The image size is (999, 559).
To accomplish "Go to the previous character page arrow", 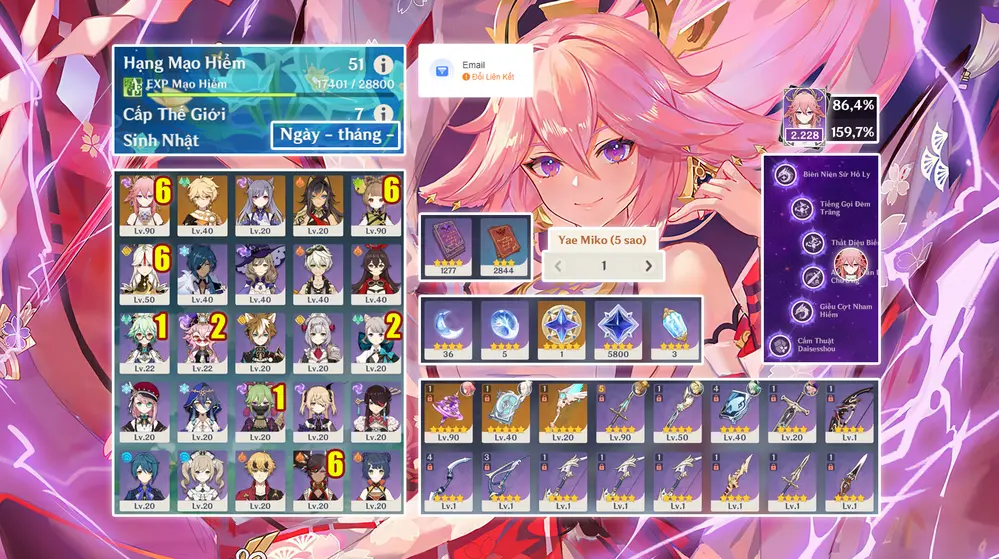I will pos(559,266).
